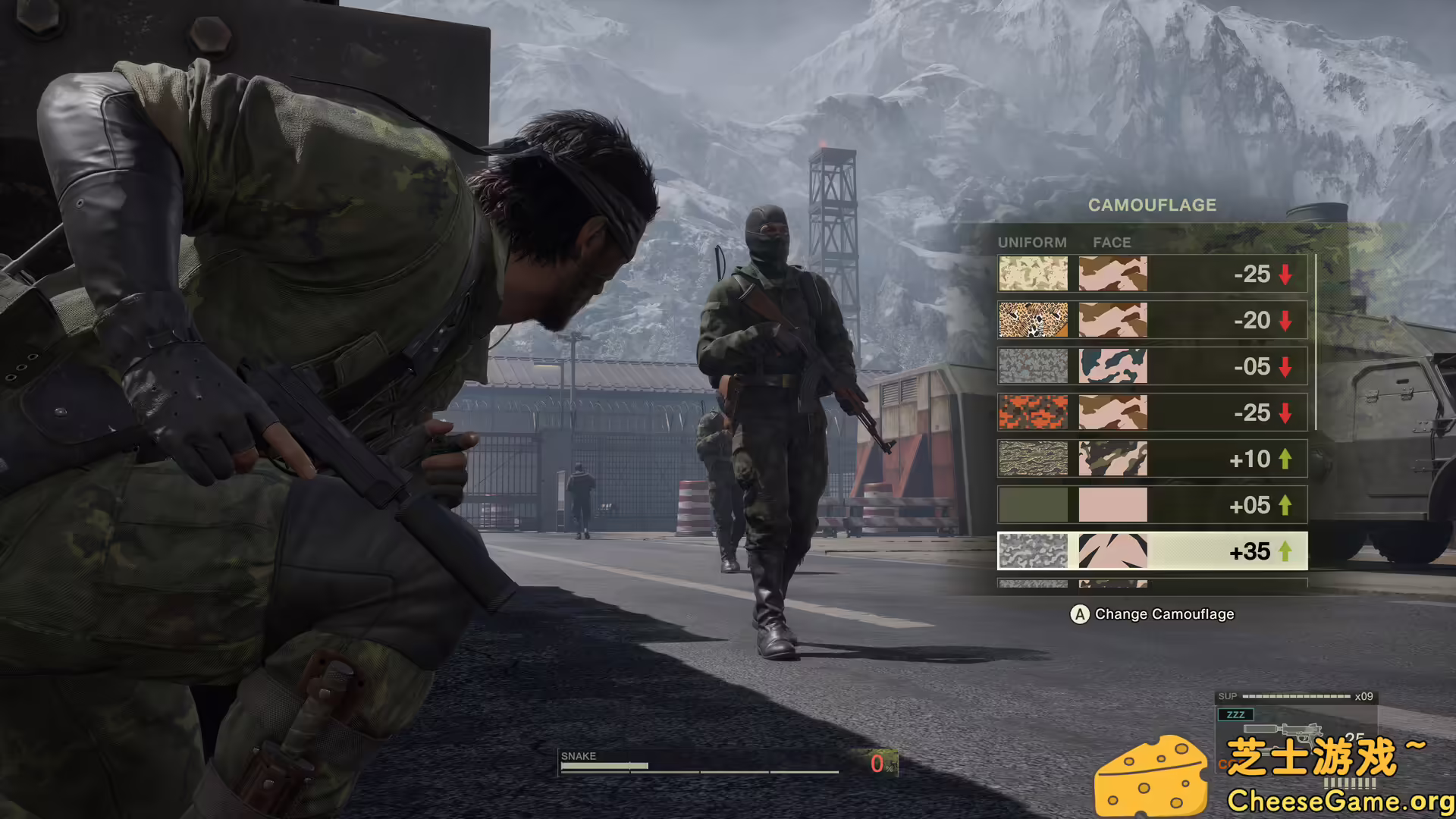This screenshot has height=819, width=1456.
Task: Click the FACE column header
Action: (x=1112, y=243)
